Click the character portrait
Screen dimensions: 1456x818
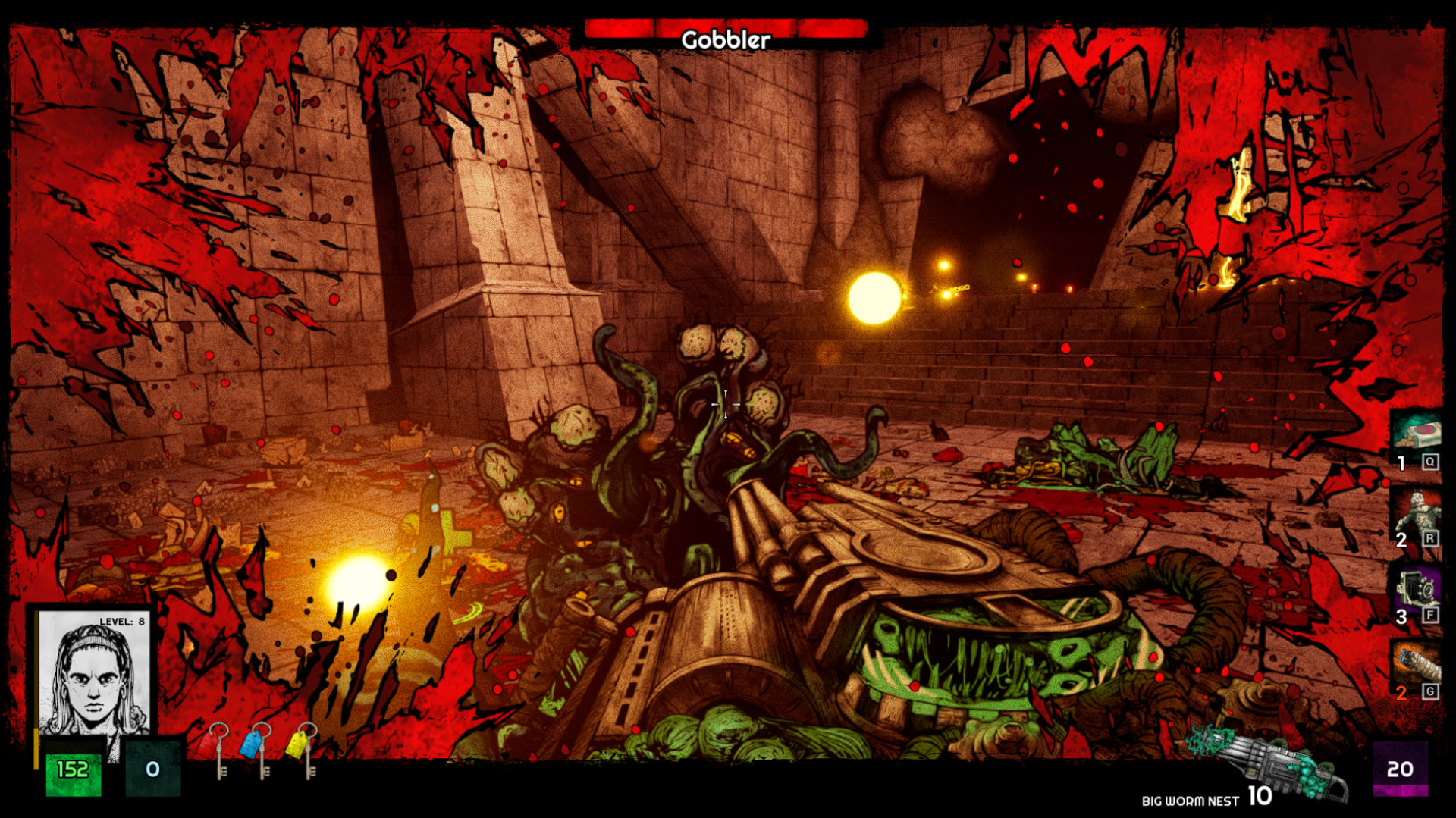(x=93, y=673)
